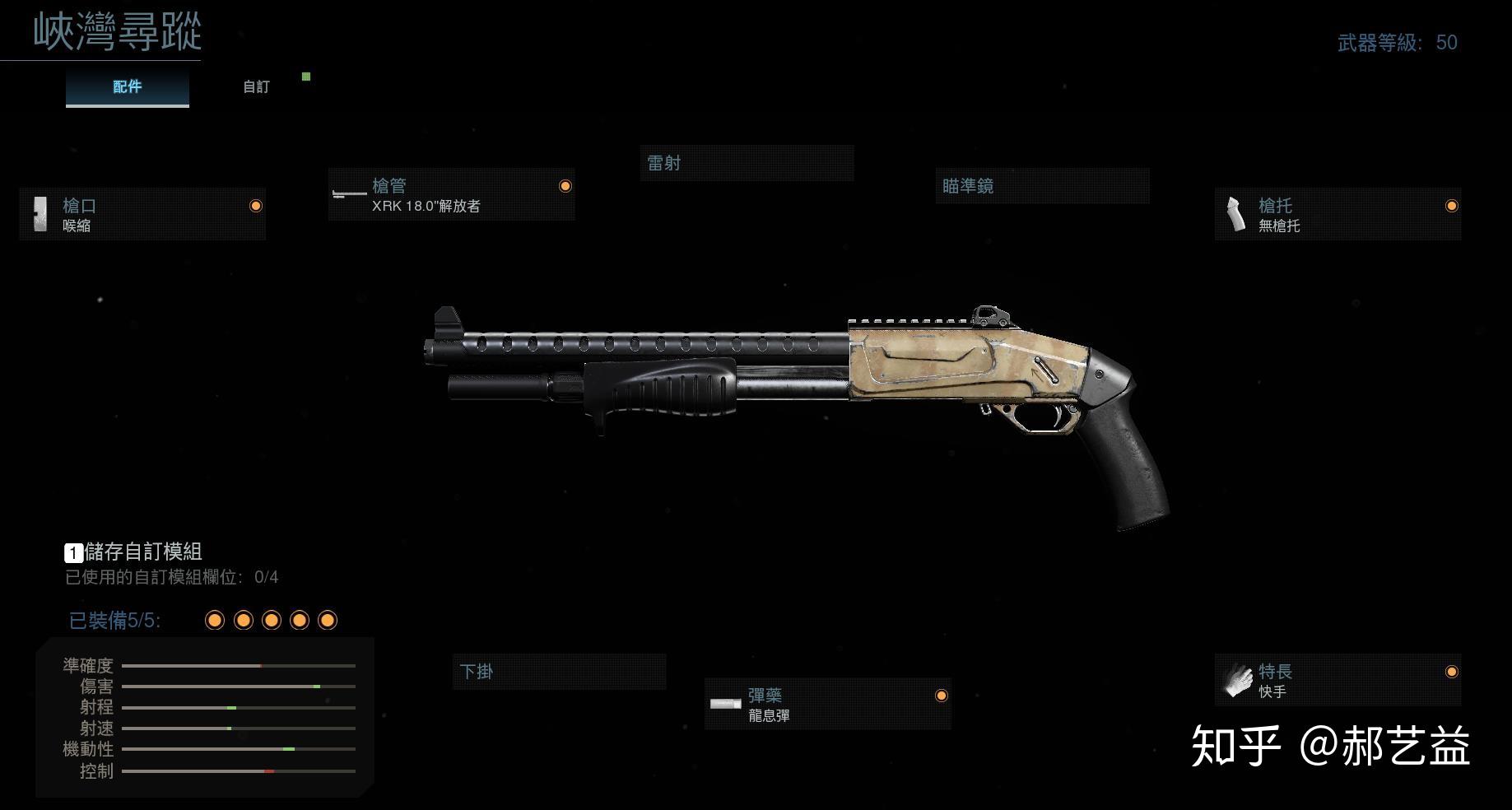Open the 下掛 underbarrel attachment slot
This screenshot has width=1512, height=810.
tap(559, 672)
